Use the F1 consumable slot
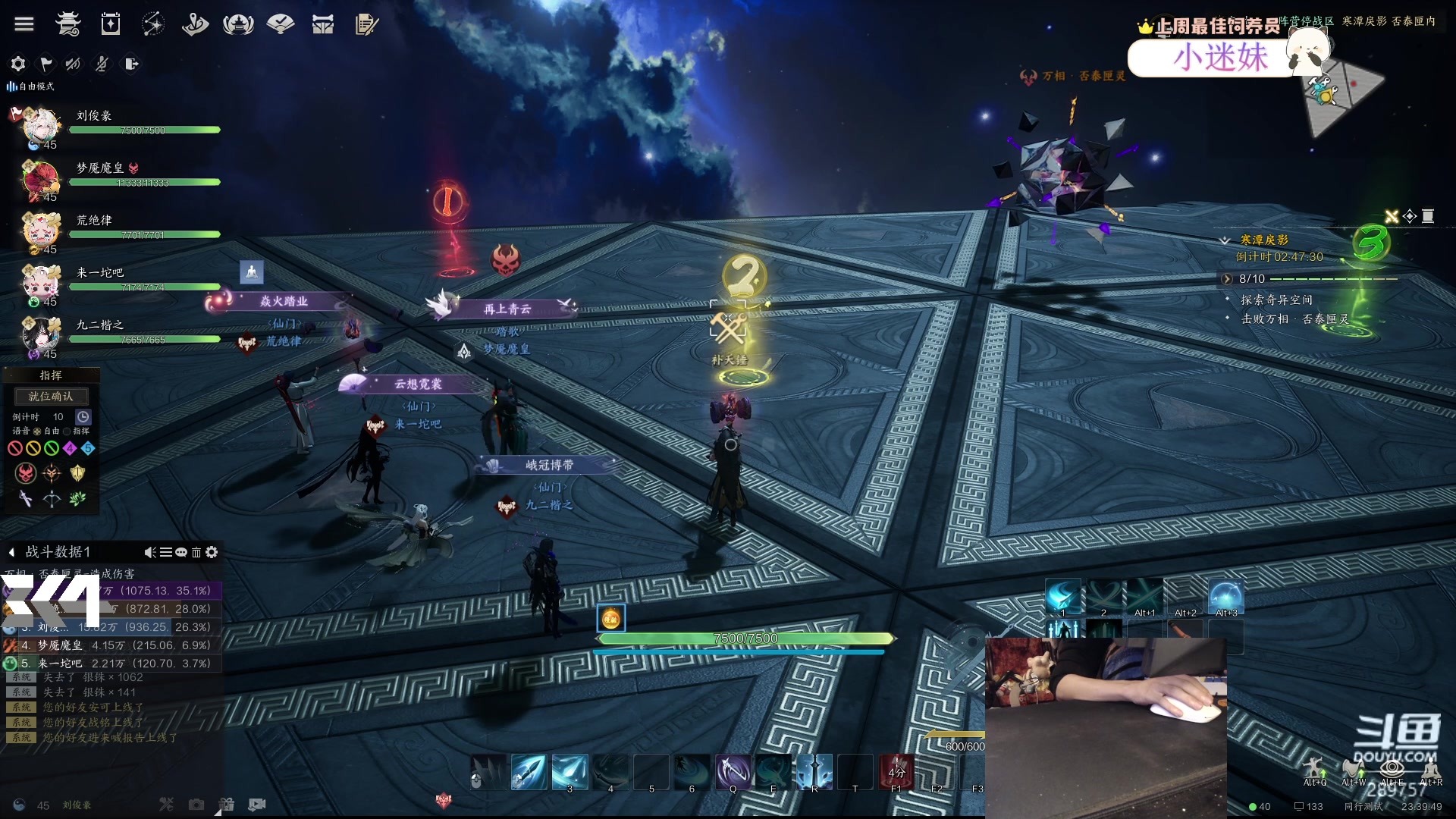Viewport: 1456px width, 819px height. (896, 772)
